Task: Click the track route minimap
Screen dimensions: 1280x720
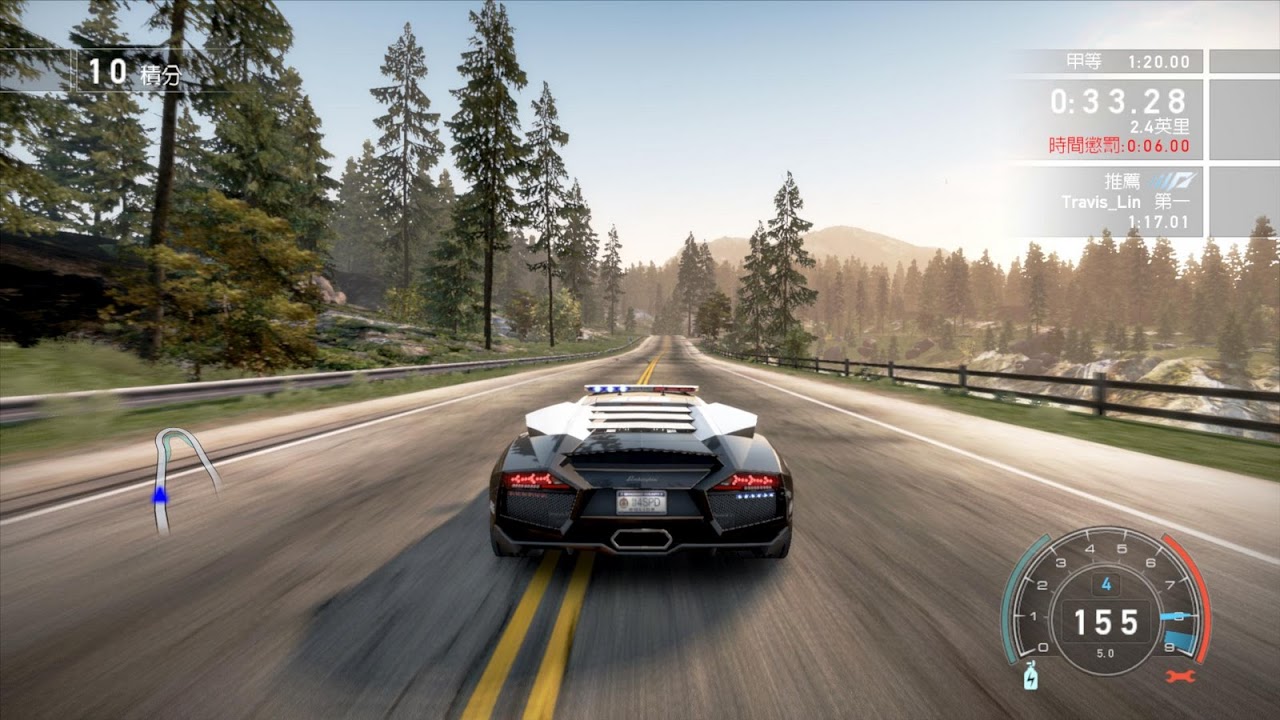Action: coord(182,477)
